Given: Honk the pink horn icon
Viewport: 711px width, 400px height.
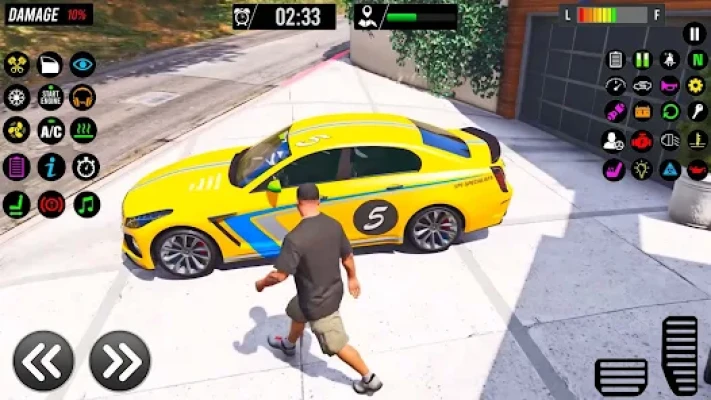Looking at the screenshot, I should (669, 86).
